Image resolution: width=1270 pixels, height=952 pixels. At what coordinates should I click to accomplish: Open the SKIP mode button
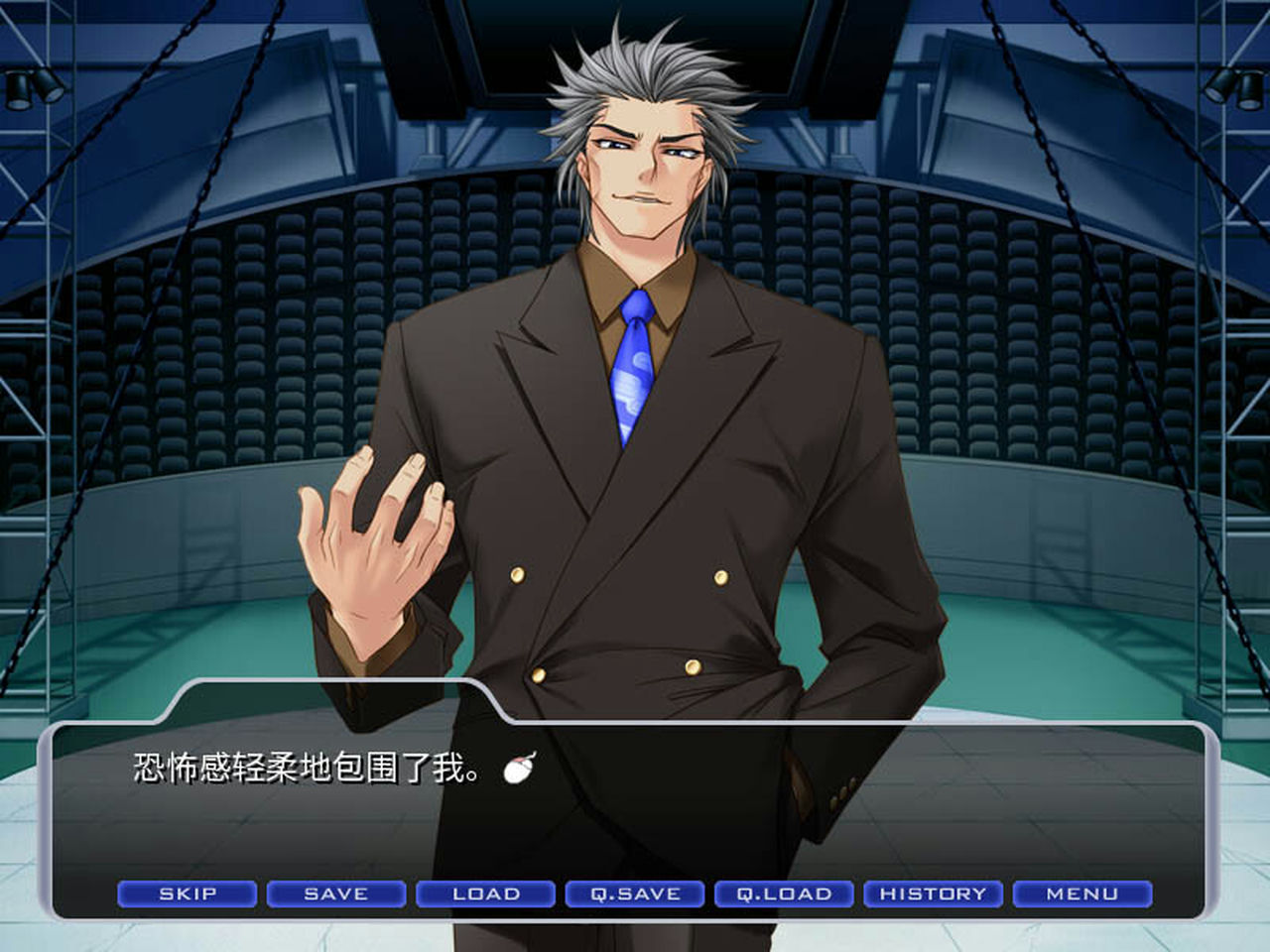(186, 893)
